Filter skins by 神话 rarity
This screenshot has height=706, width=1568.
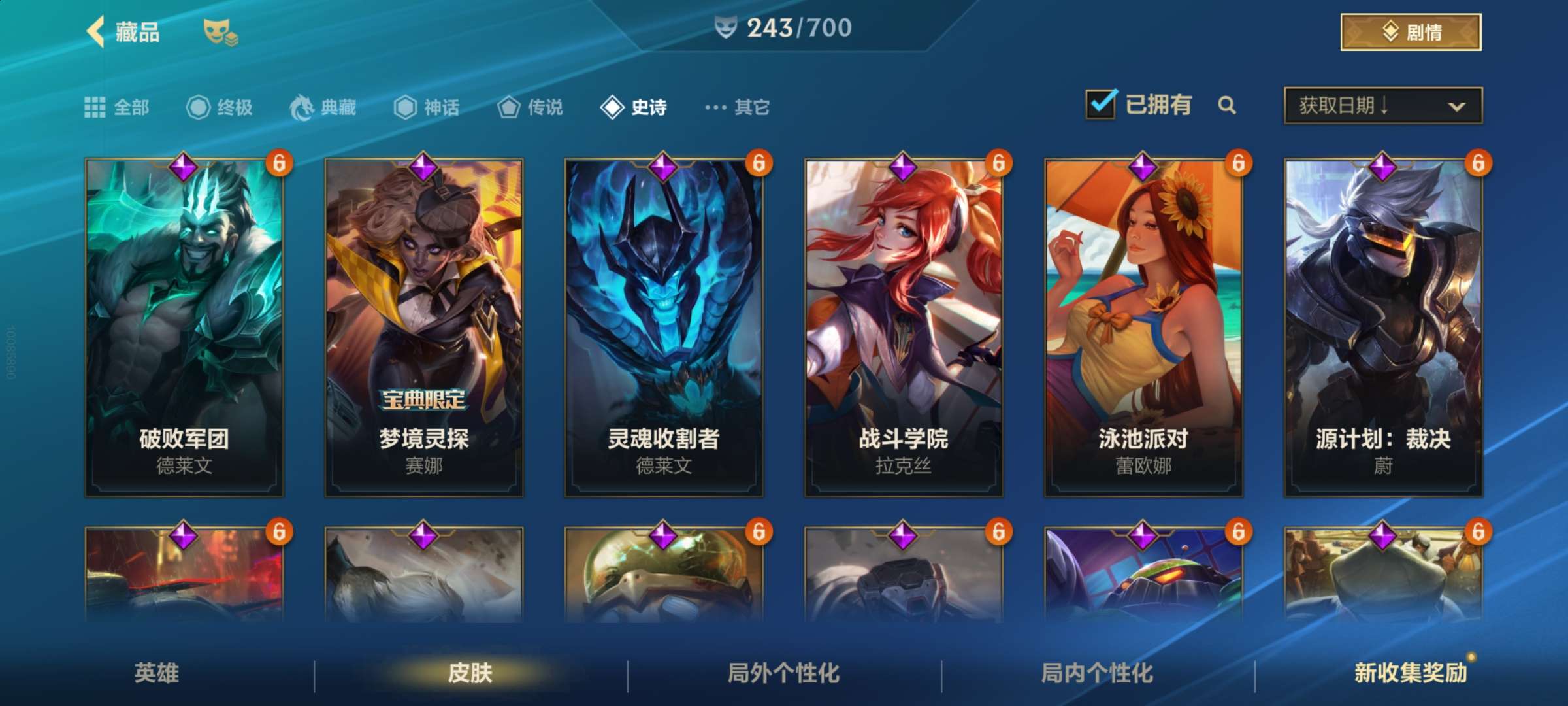pyautogui.click(x=427, y=107)
